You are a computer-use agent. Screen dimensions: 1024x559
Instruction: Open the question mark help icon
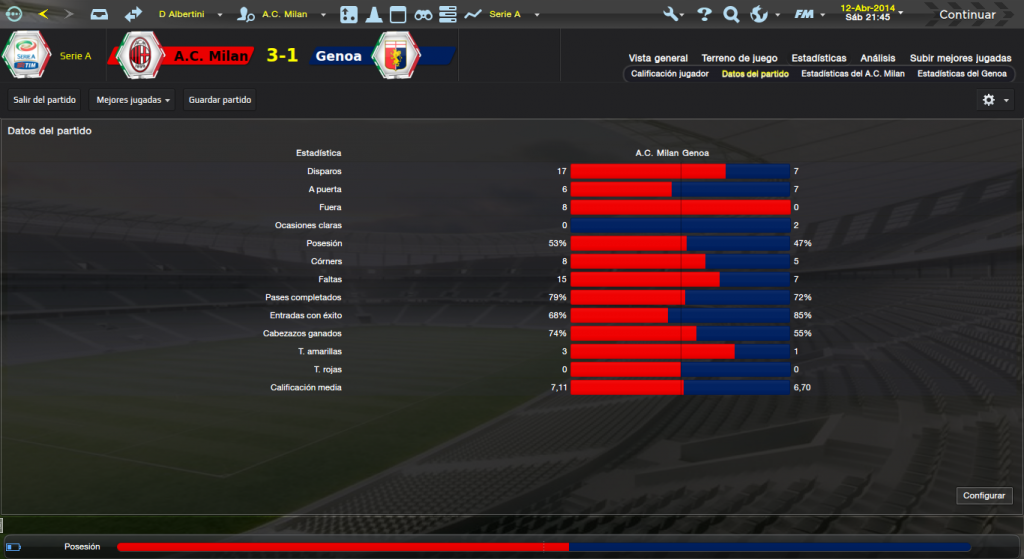704,15
